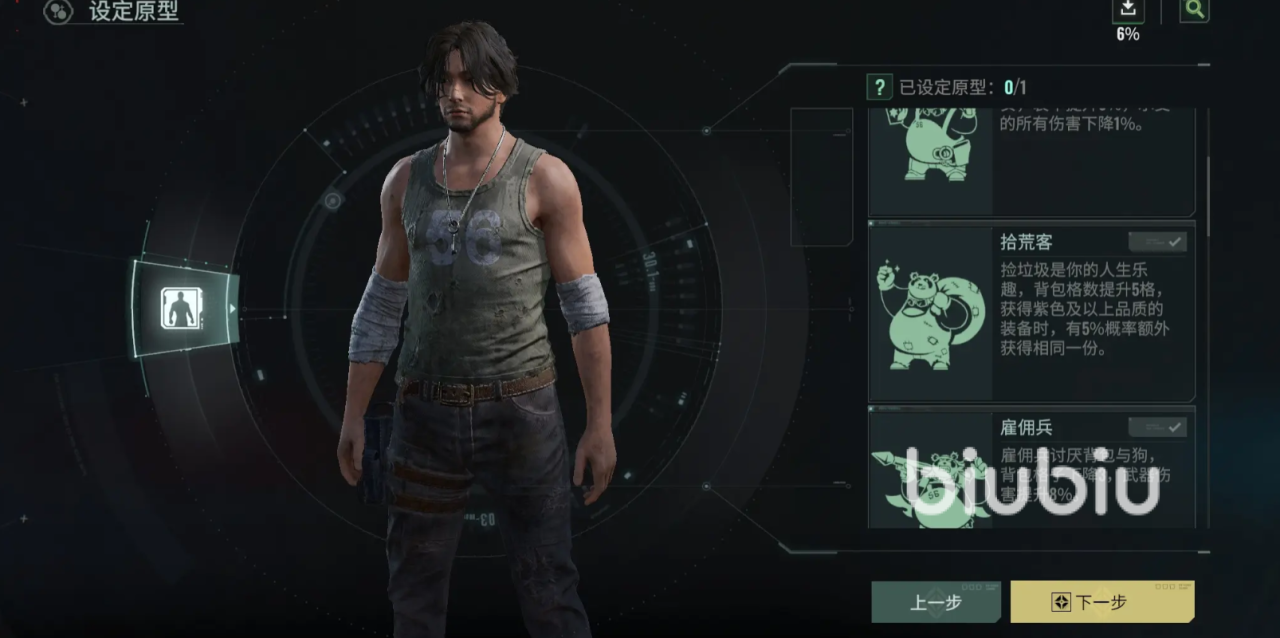
Task: Open the help question mark icon
Action: (879, 87)
